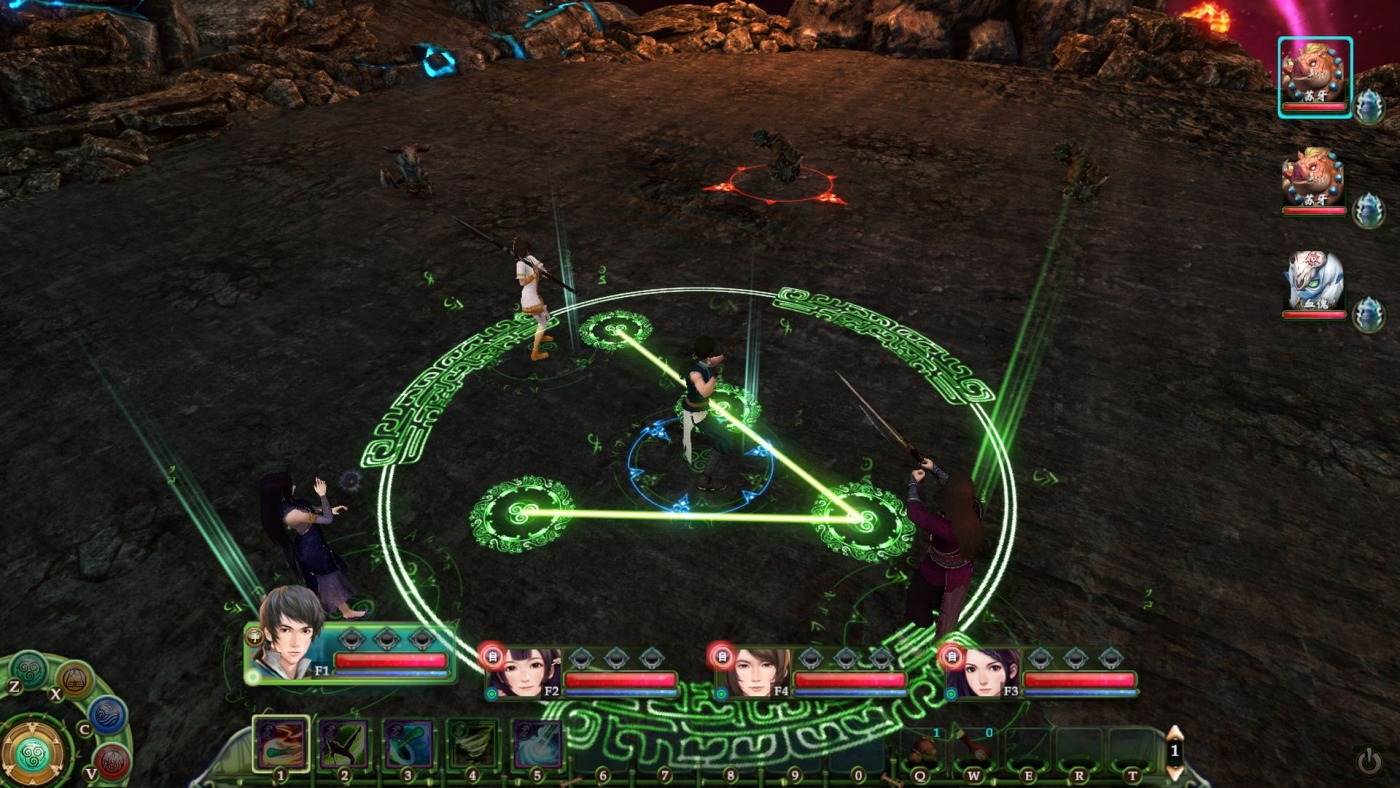Activate the skill in hotbar slot 3
1400x788 pixels.
click(408, 744)
